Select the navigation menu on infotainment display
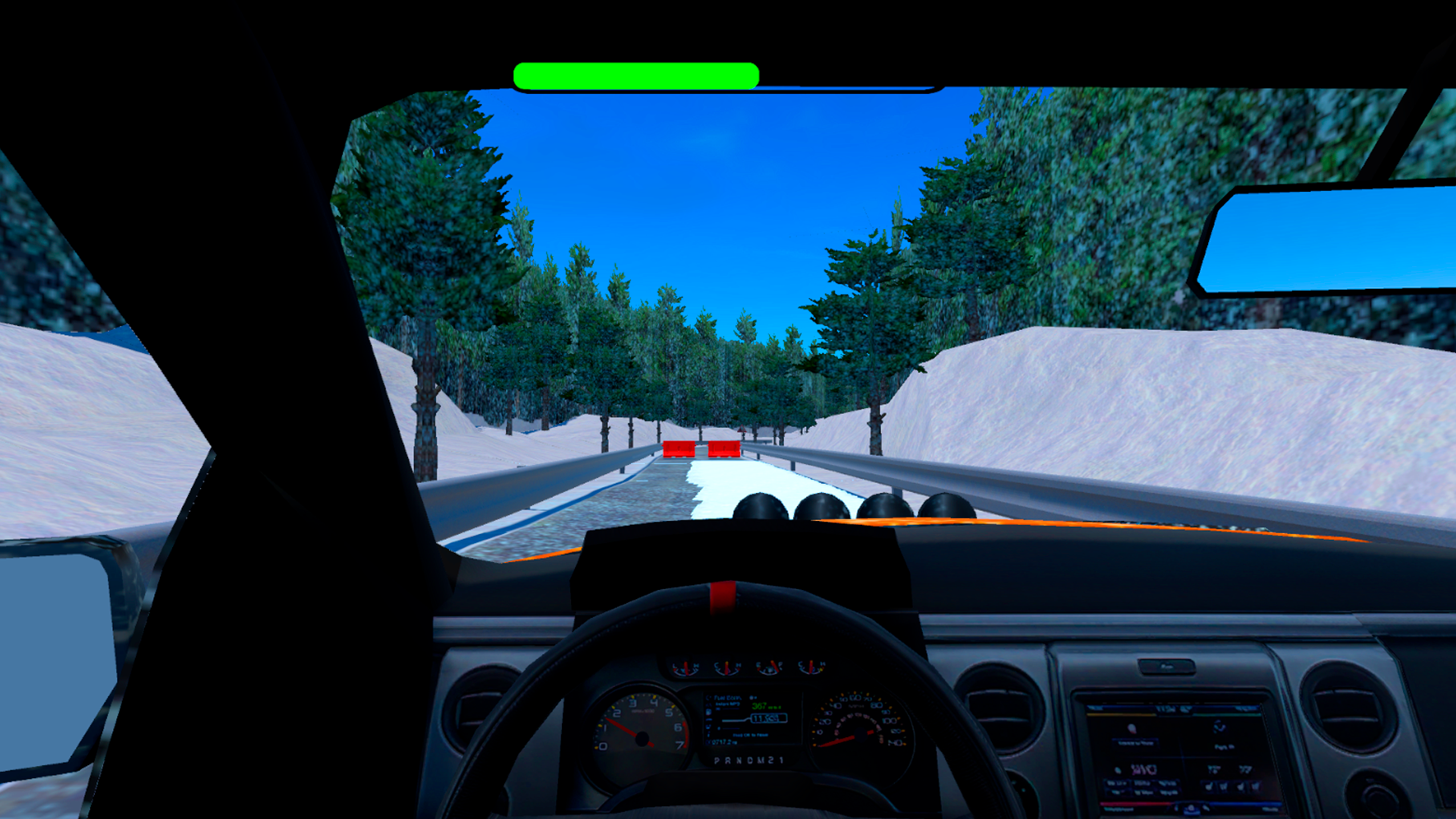The height and width of the screenshot is (819, 1456). (1220, 726)
